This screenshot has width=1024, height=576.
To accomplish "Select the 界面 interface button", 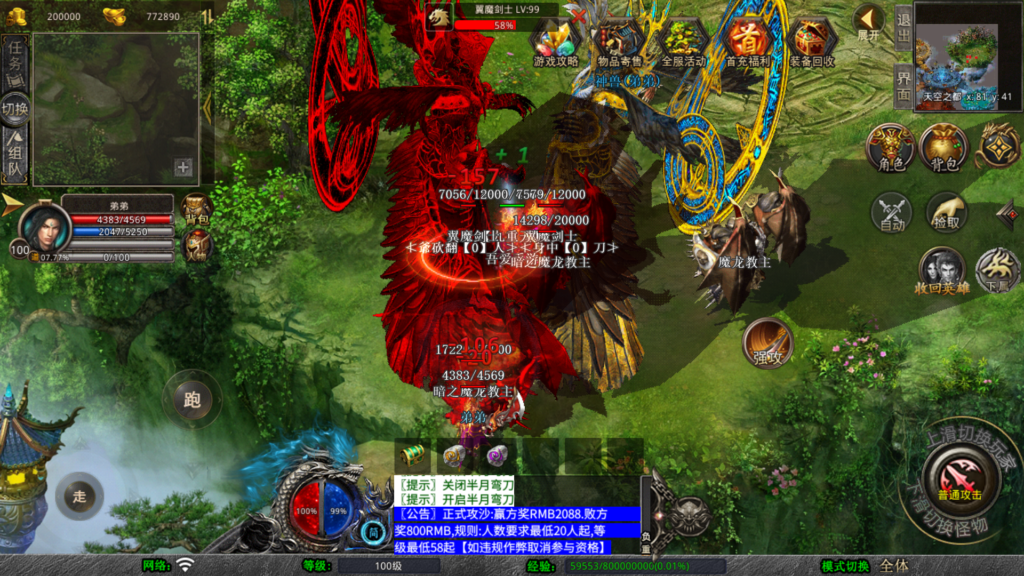I will click(903, 85).
